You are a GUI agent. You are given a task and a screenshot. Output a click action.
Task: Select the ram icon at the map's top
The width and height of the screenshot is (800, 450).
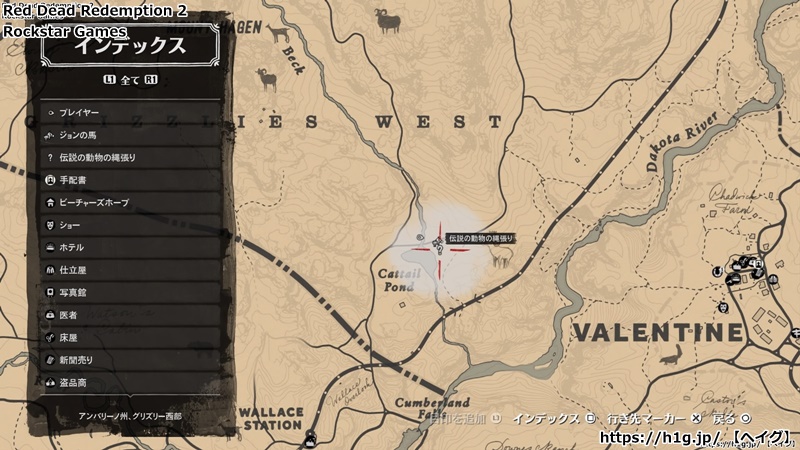[x=387, y=20]
